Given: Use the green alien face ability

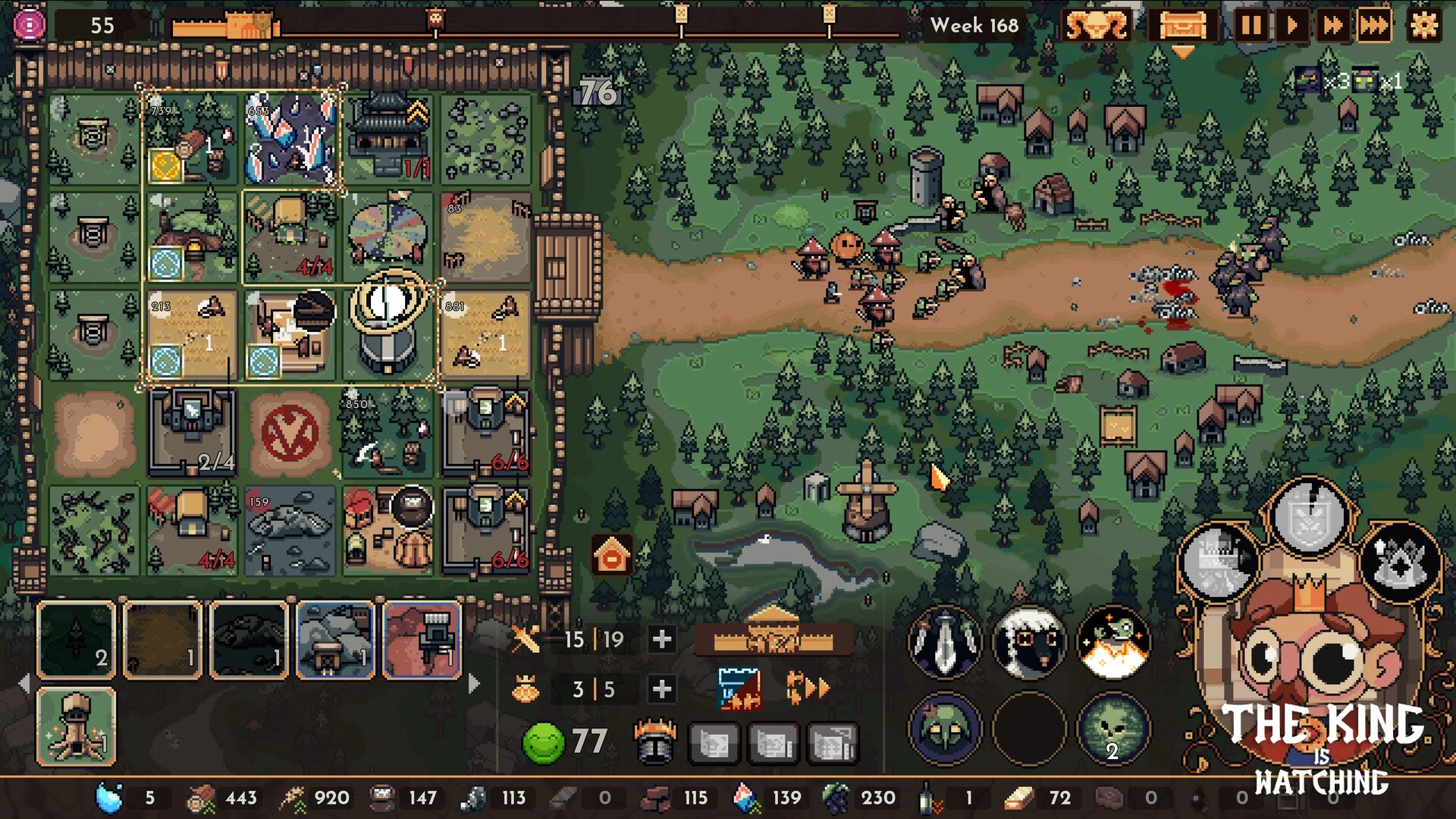Looking at the screenshot, I should 1113,729.
